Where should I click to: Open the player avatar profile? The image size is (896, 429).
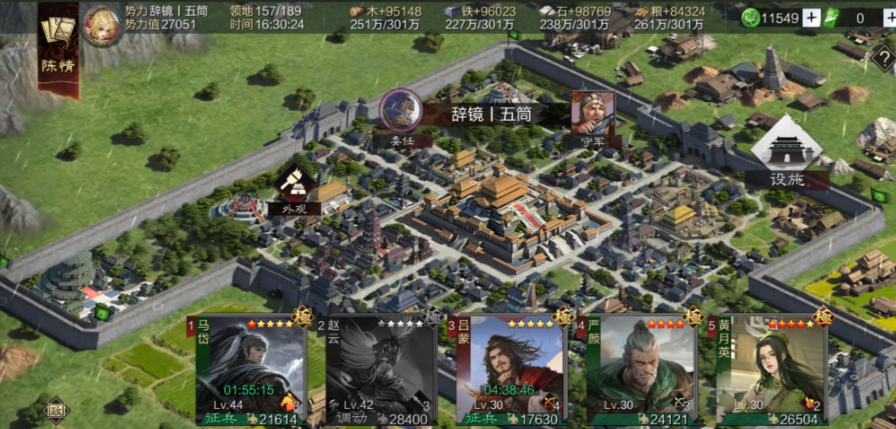[101, 24]
